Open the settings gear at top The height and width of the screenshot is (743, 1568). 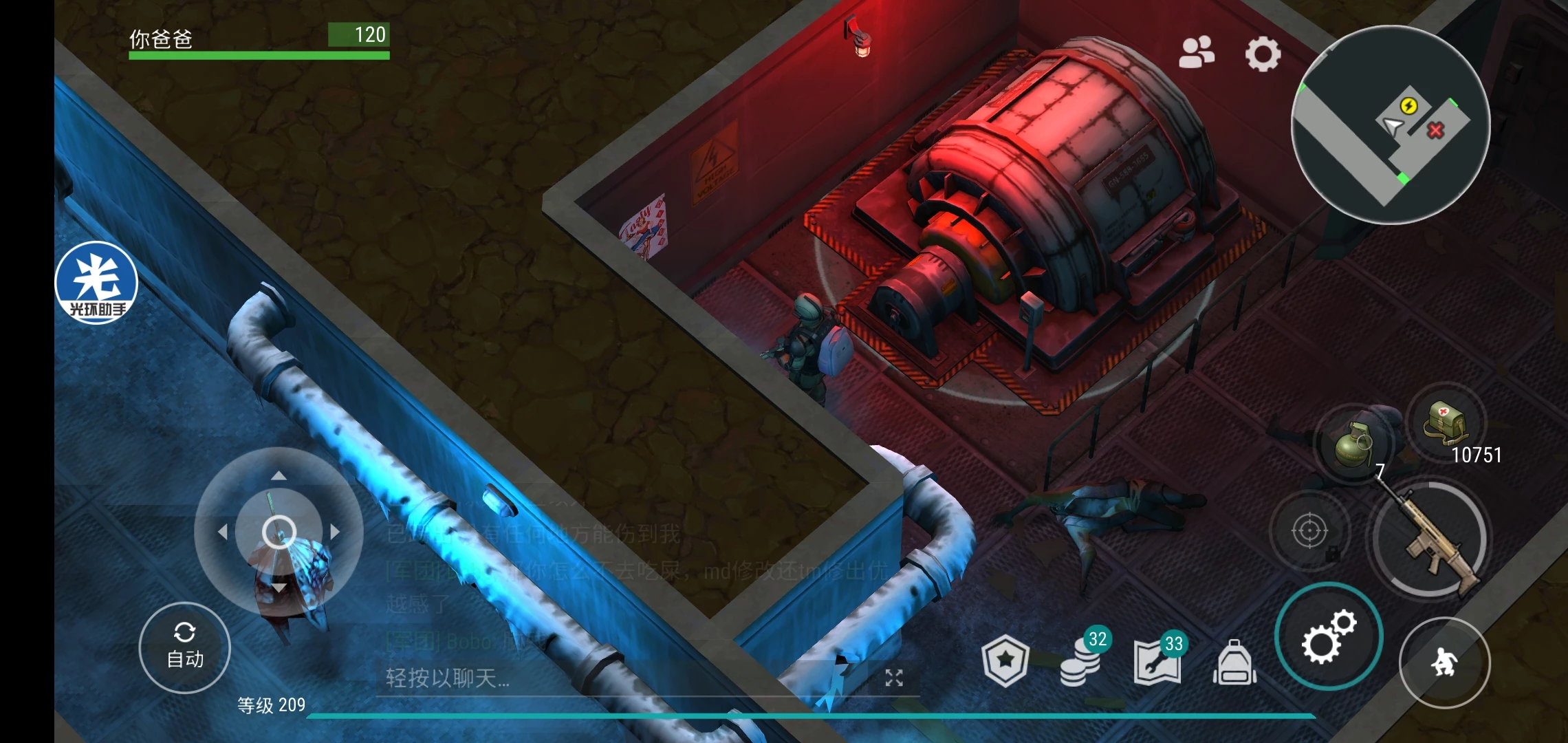click(x=1263, y=54)
